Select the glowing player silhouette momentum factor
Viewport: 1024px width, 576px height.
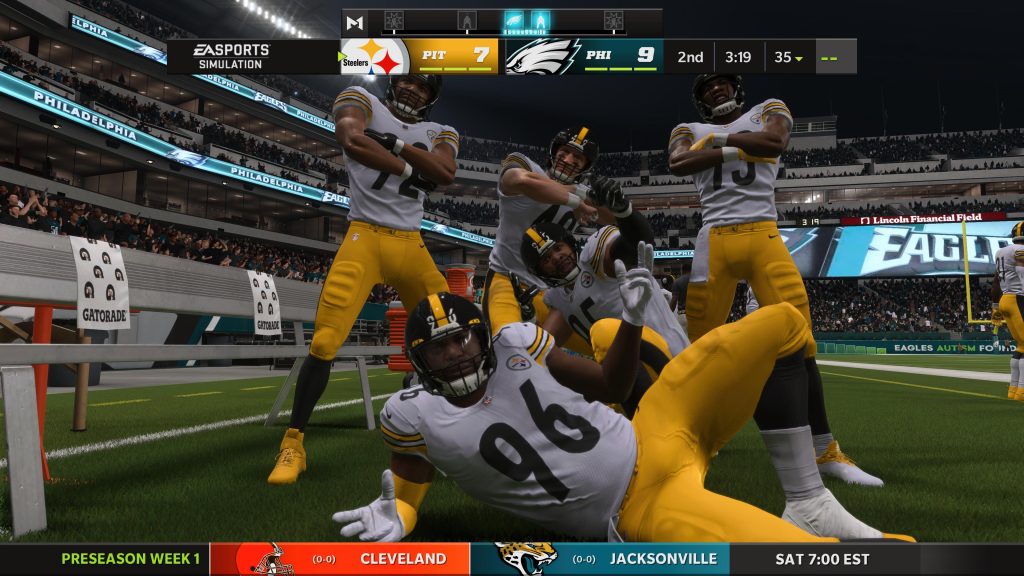tap(540, 21)
